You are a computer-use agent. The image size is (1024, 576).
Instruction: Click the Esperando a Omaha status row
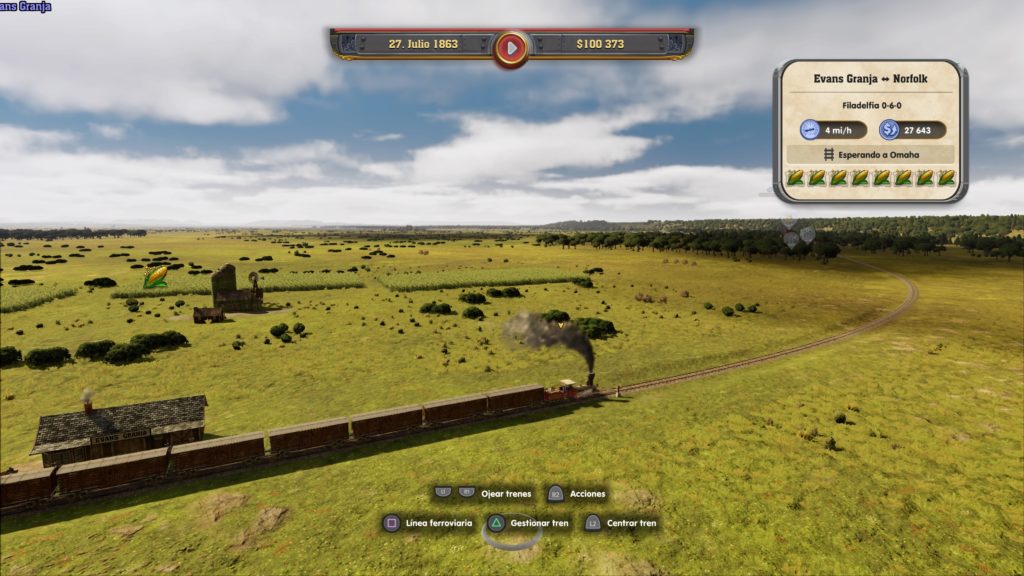click(869, 154)
